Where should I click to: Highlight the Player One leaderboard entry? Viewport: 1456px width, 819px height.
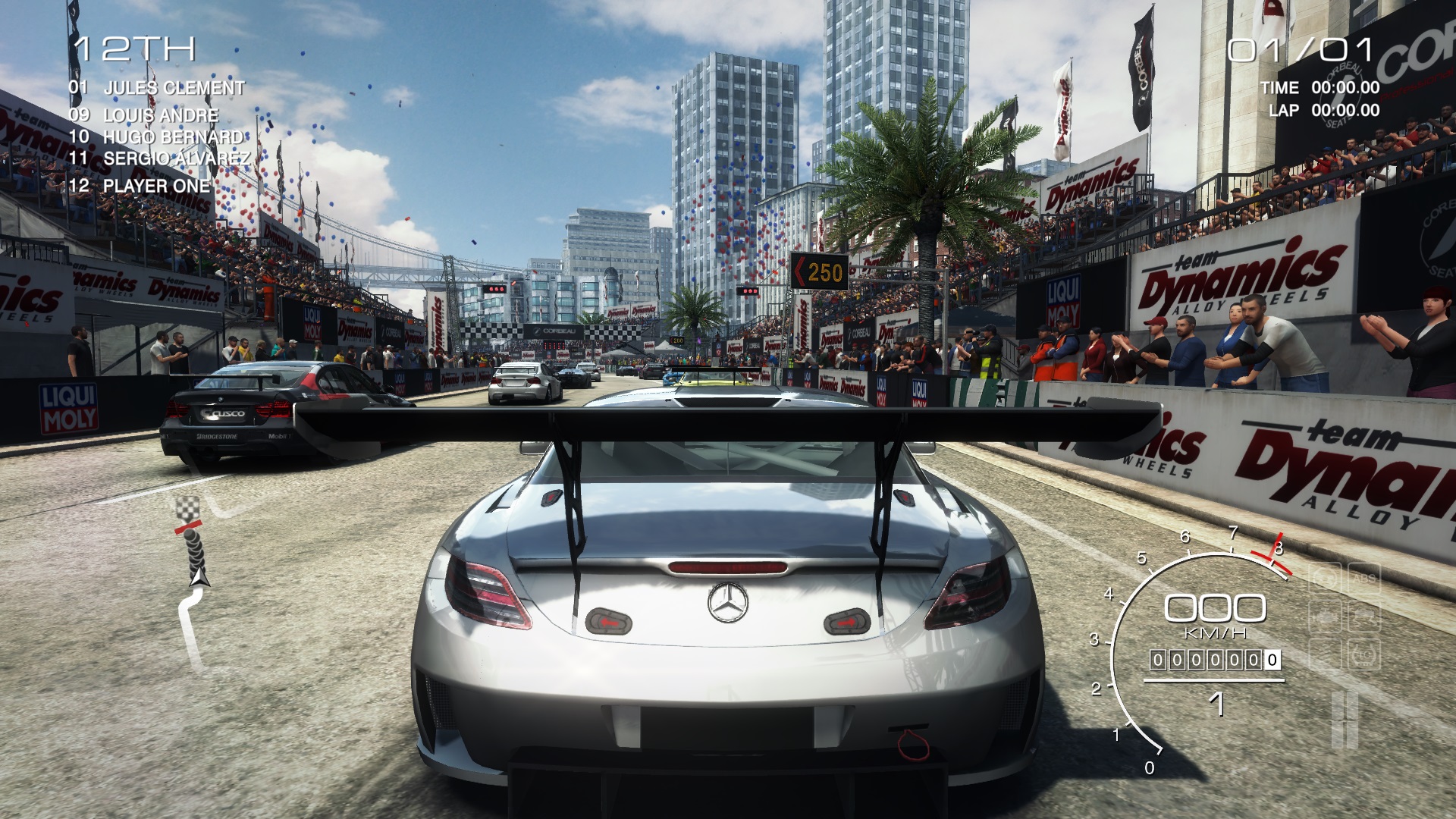tap(156, 186)
